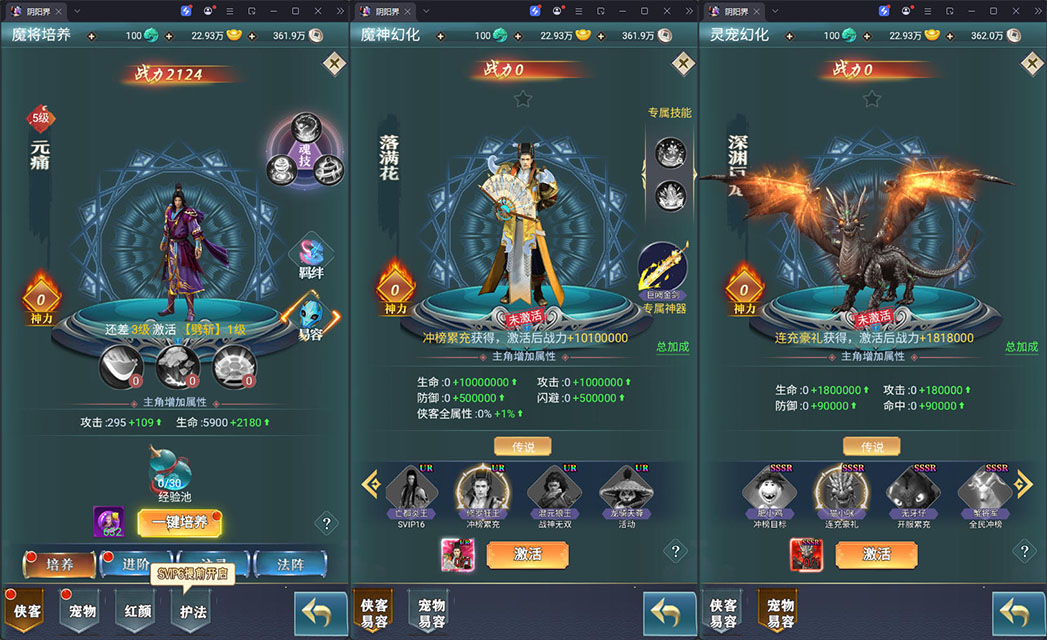Close the 魔将培养 panel
The height and width of the screenshot is (640, 1047).
tap(334, 64)
